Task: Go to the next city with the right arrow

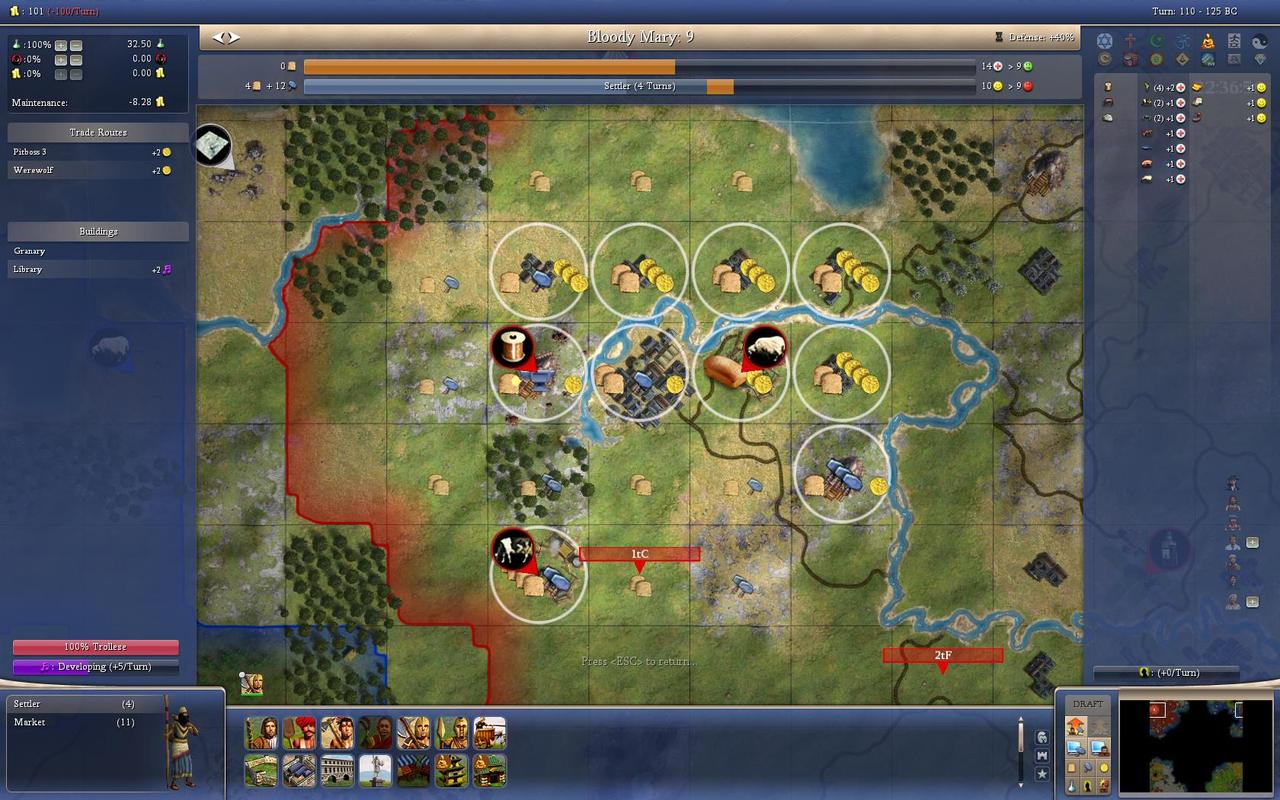Action: (x=234, y=37)
